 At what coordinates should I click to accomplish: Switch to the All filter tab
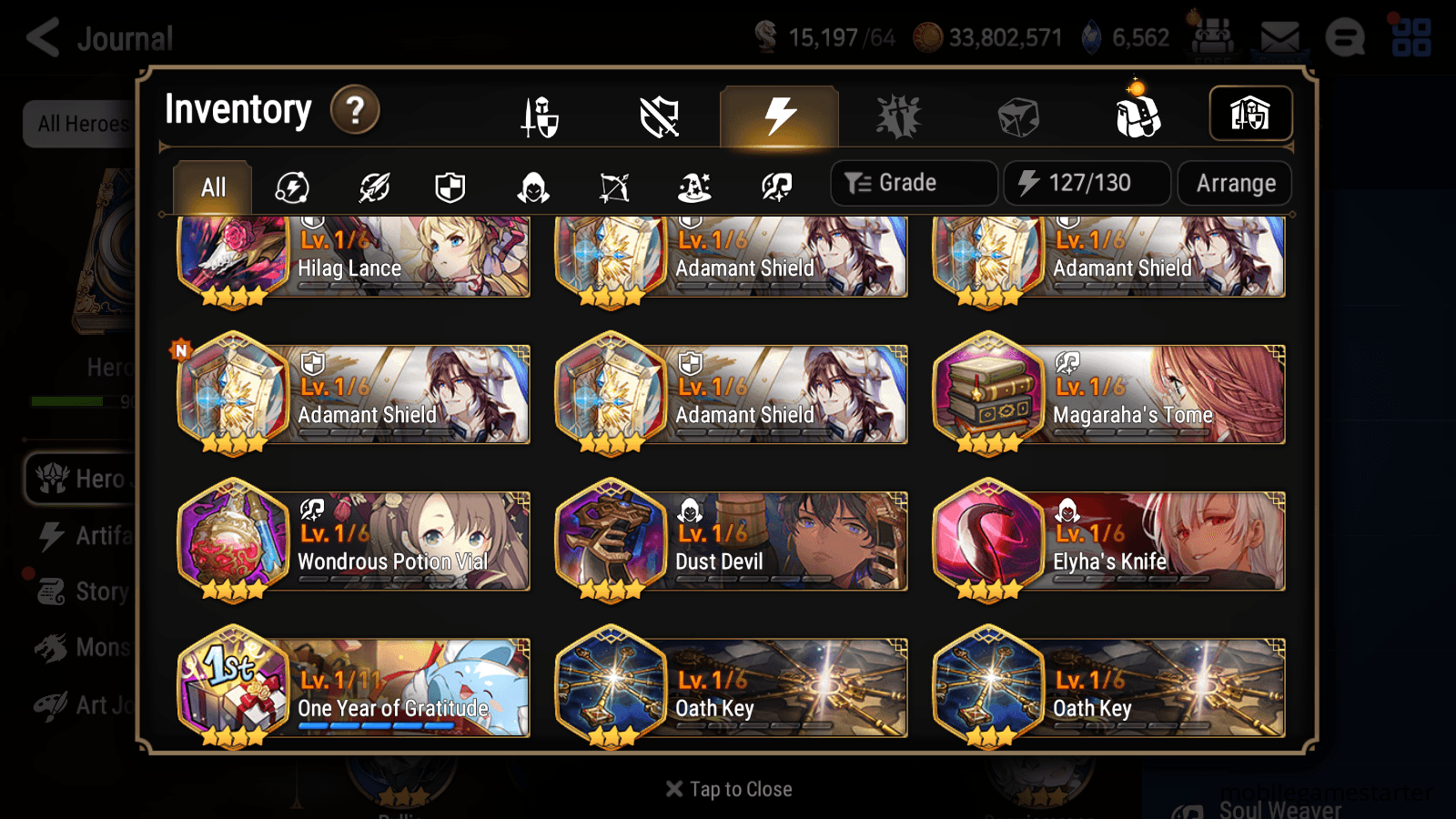tap(211, 187)
